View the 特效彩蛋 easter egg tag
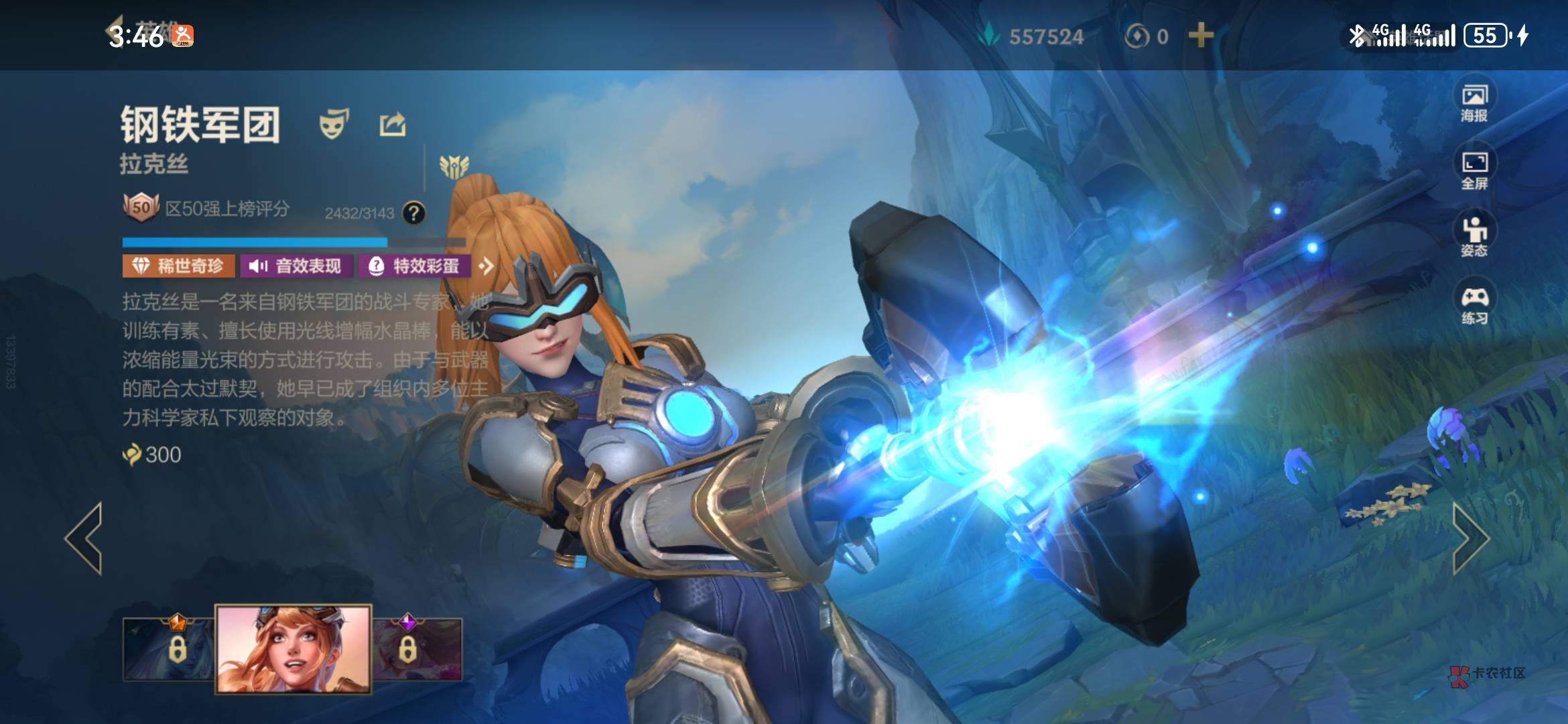The image size is (1568, 724). (415, 266)
